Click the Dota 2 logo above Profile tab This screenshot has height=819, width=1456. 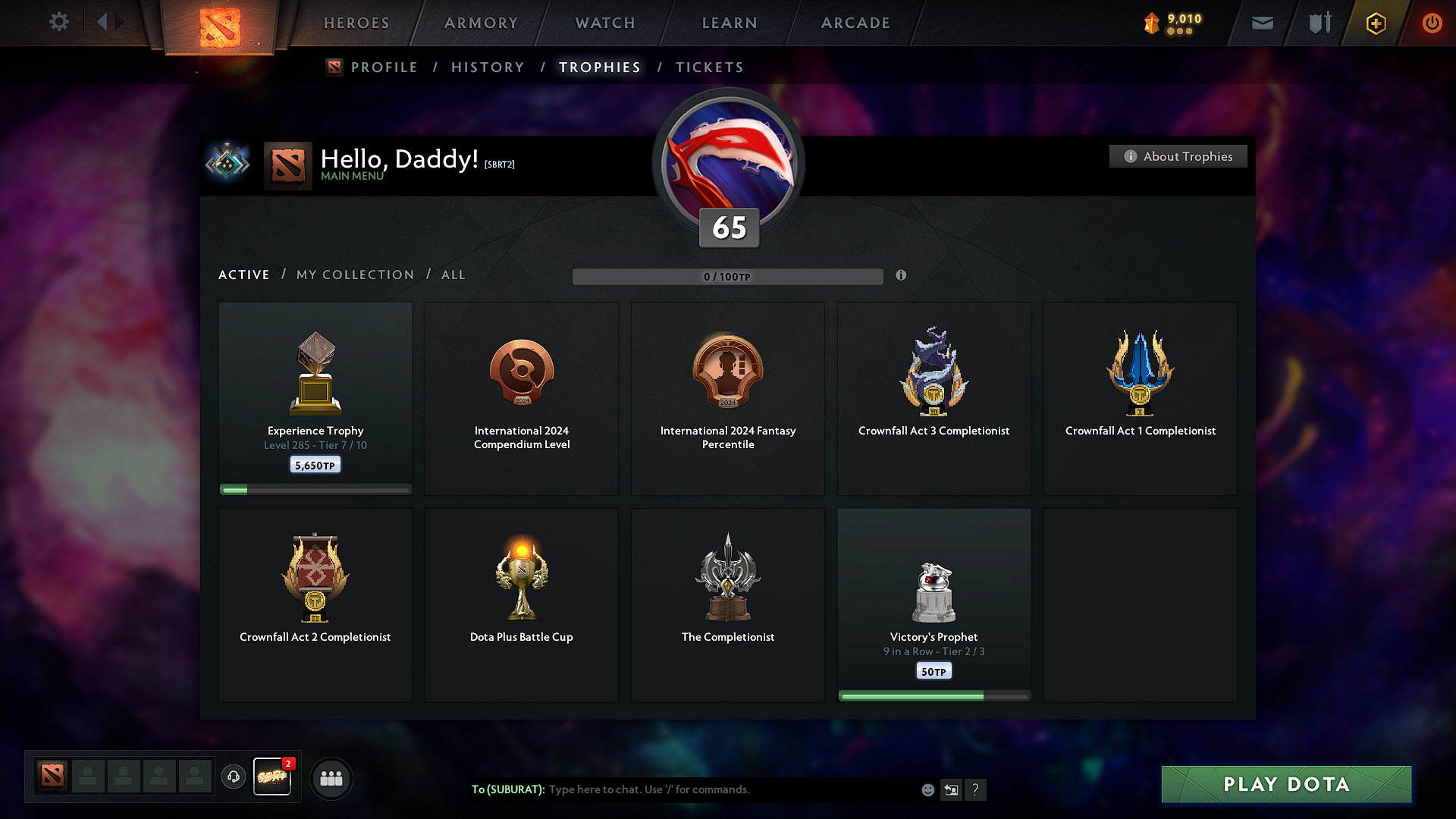[x=334, y=67]
